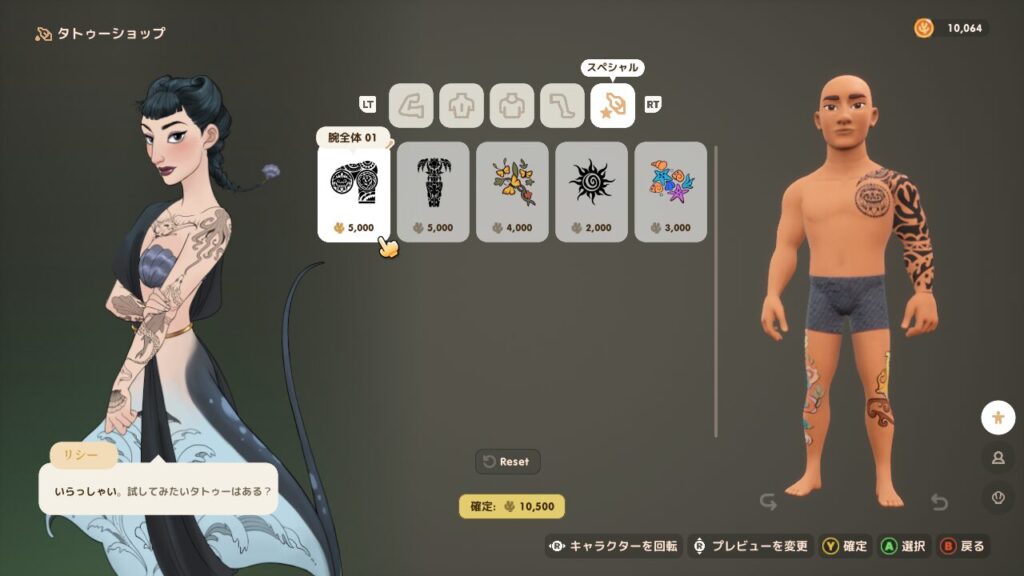Screen dimensions: 1024x576
Task: Select the shell icon preview option
Action: click(997, 496)
